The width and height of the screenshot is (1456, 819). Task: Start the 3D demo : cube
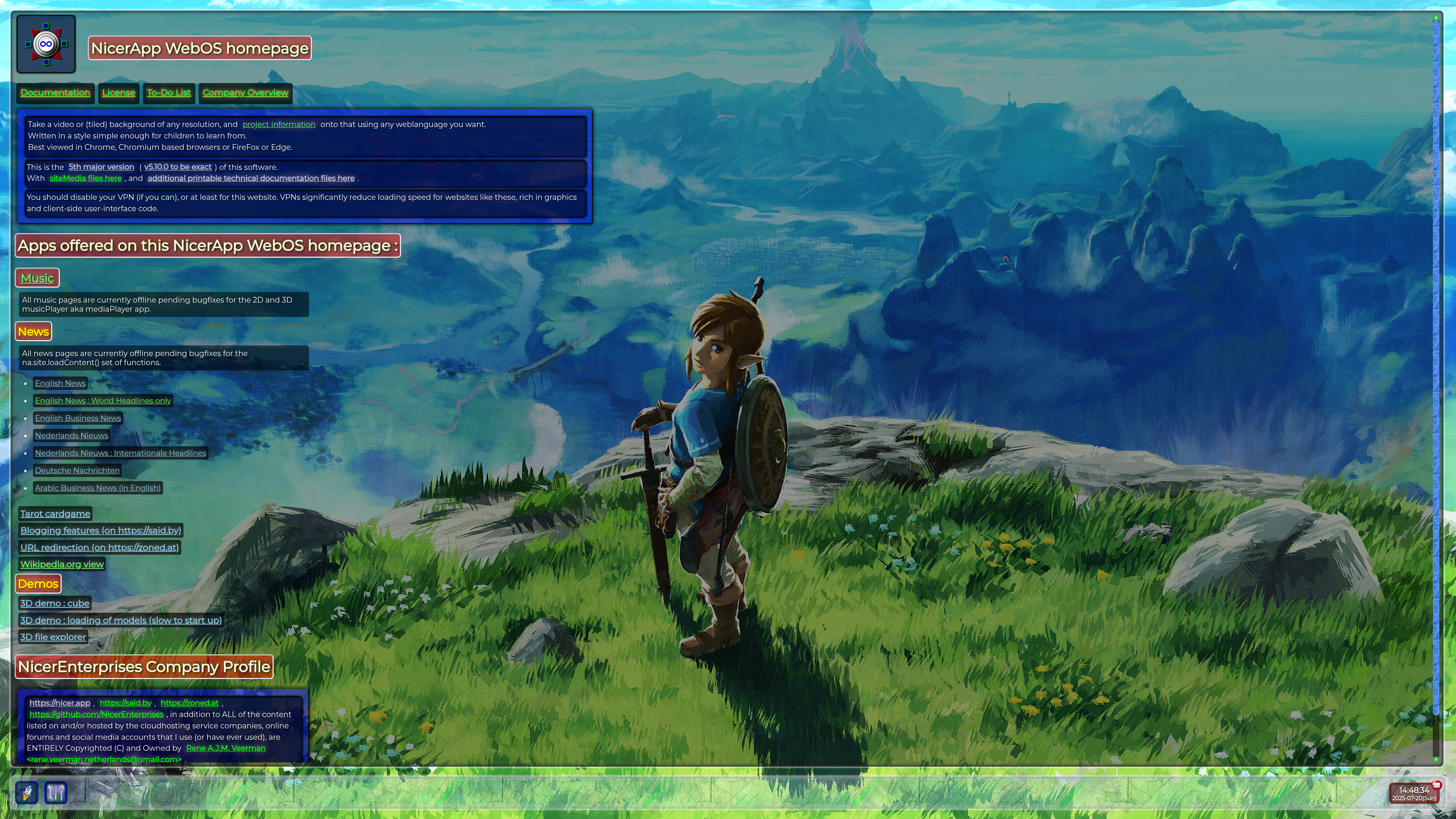click(x=55, y=603)
